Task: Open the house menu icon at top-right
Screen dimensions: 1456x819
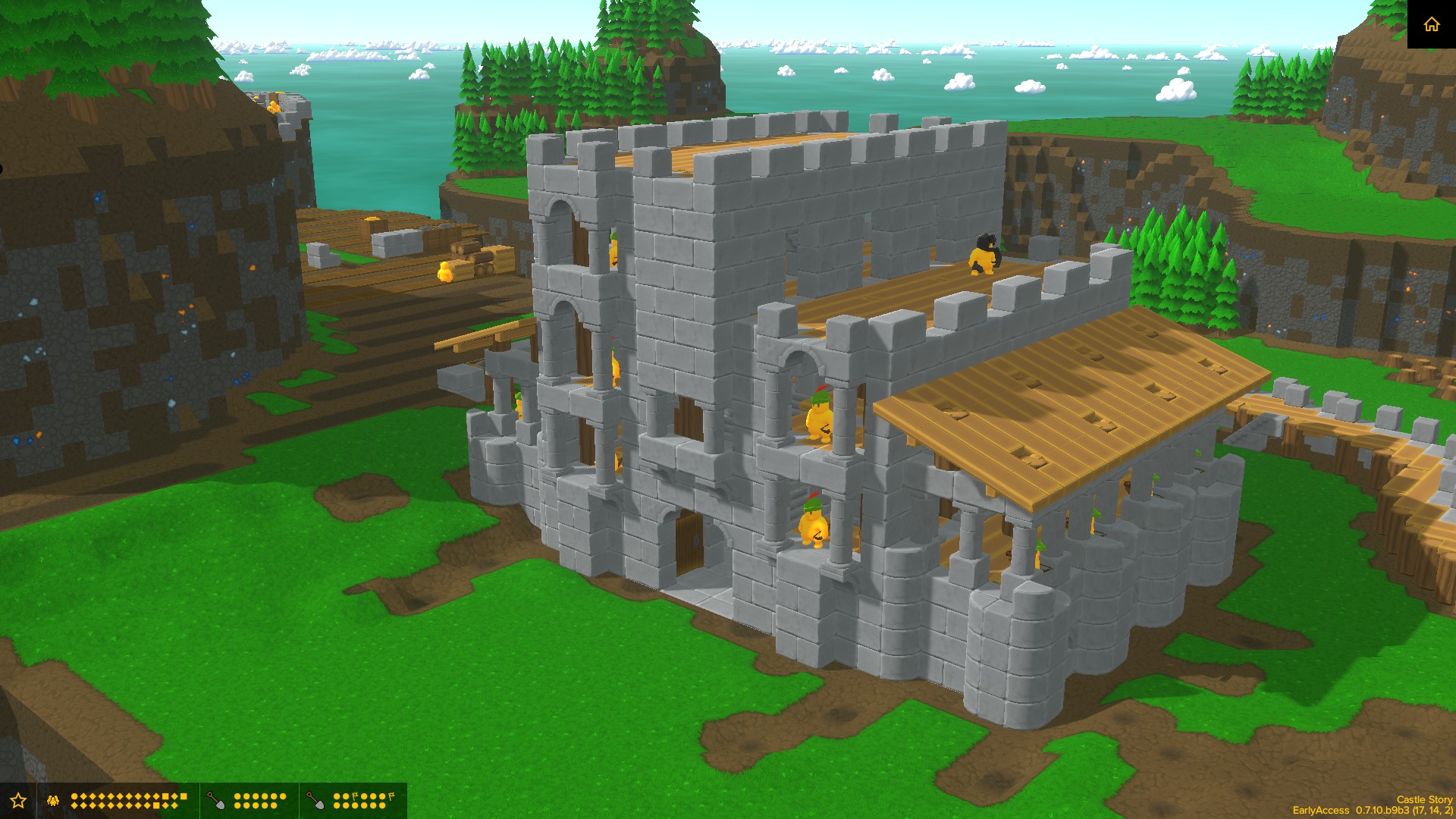Action: point(1432,25)
